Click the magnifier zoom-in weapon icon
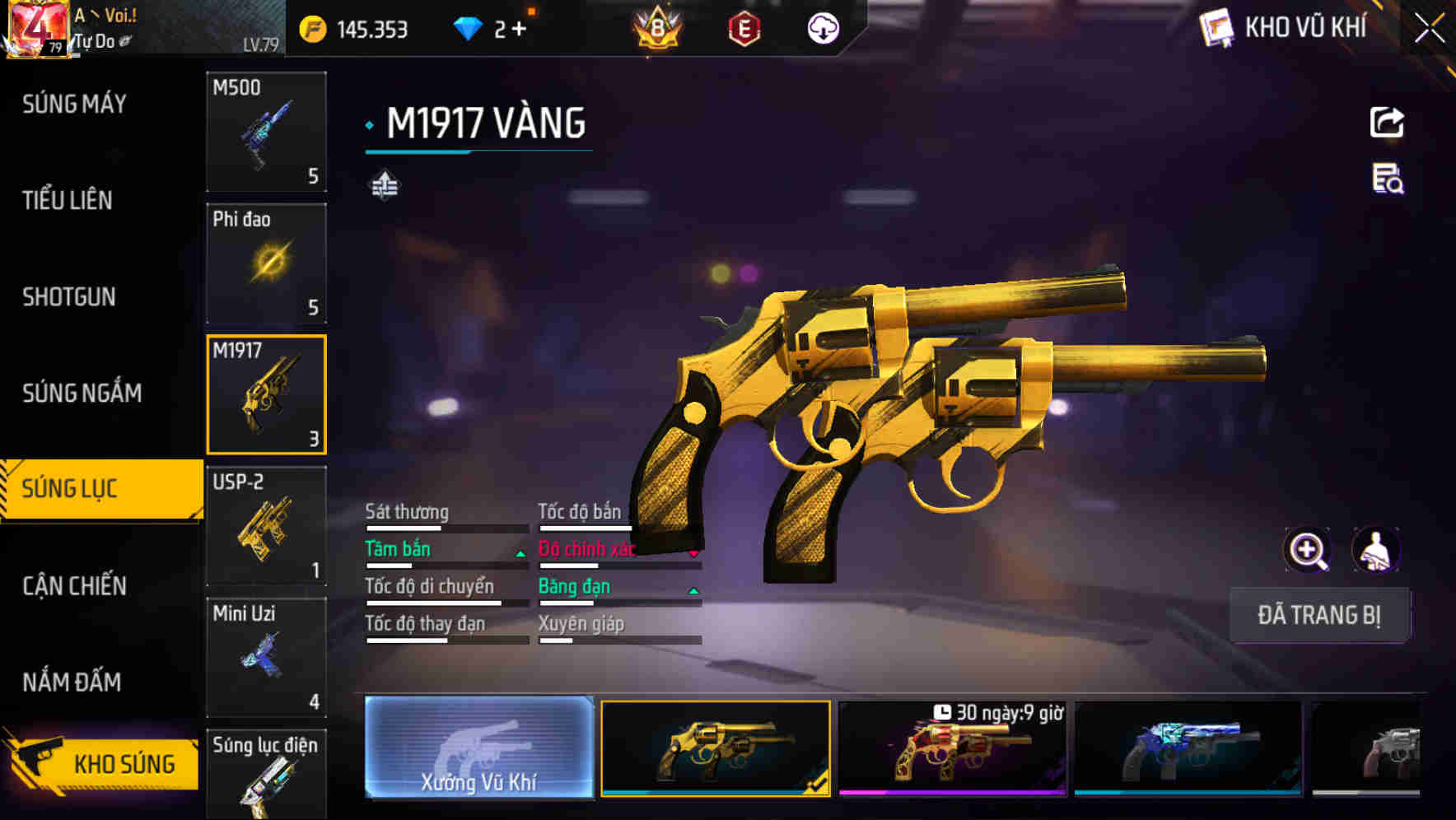 [1307, 550]
